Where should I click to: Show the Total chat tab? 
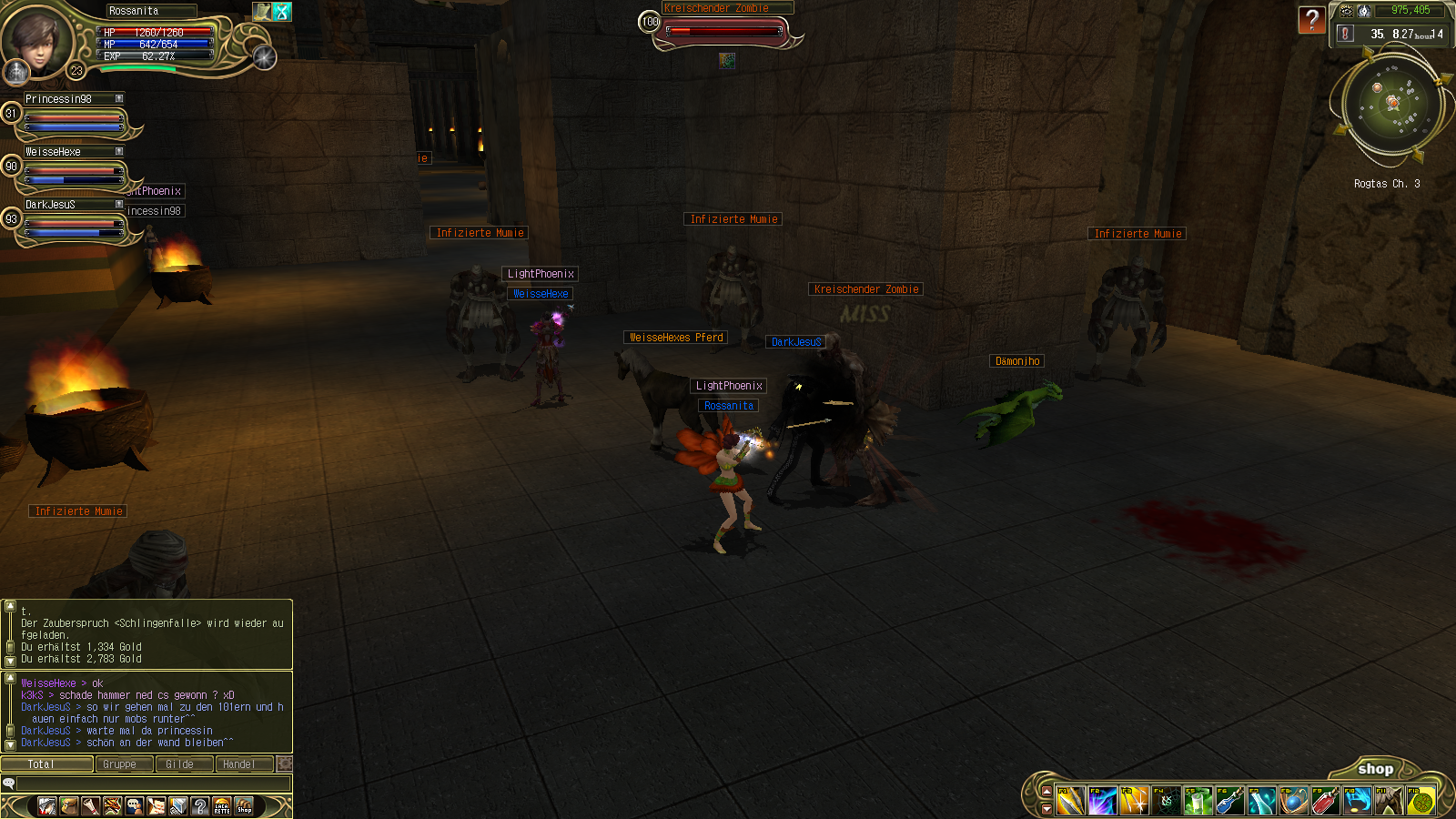[x=45, y=764]
